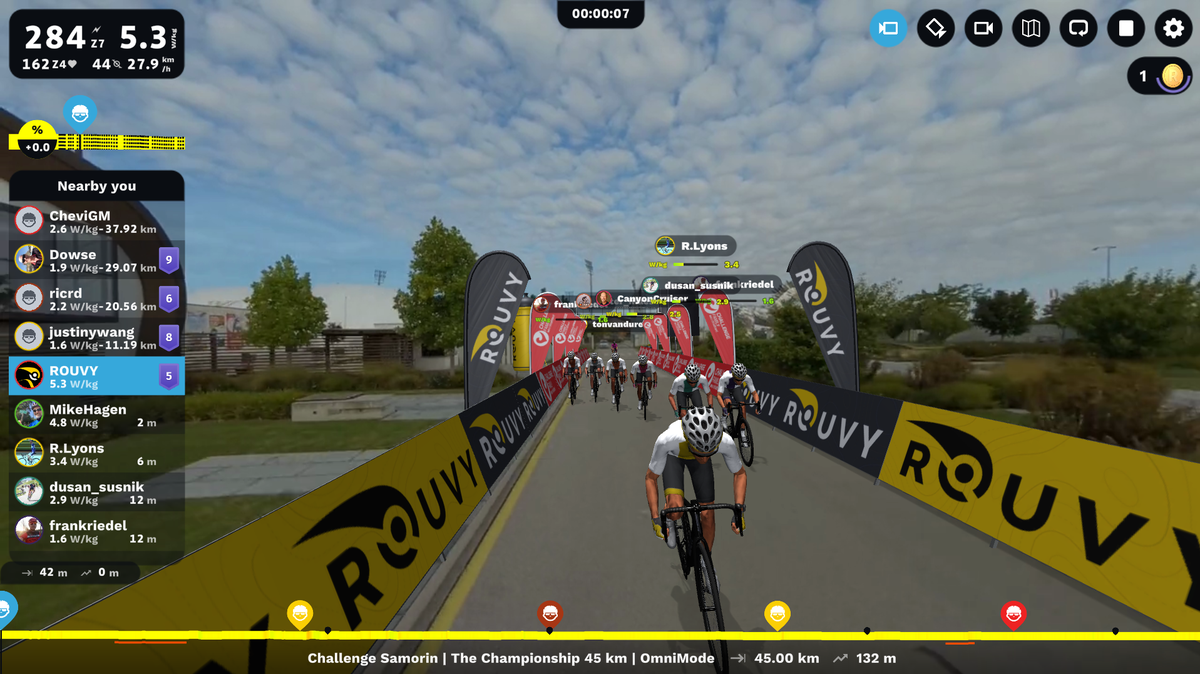The image size is (1200, 674).
Task: Choose frankriedel in the nearby riders list
Action: [x=97, y=531]
